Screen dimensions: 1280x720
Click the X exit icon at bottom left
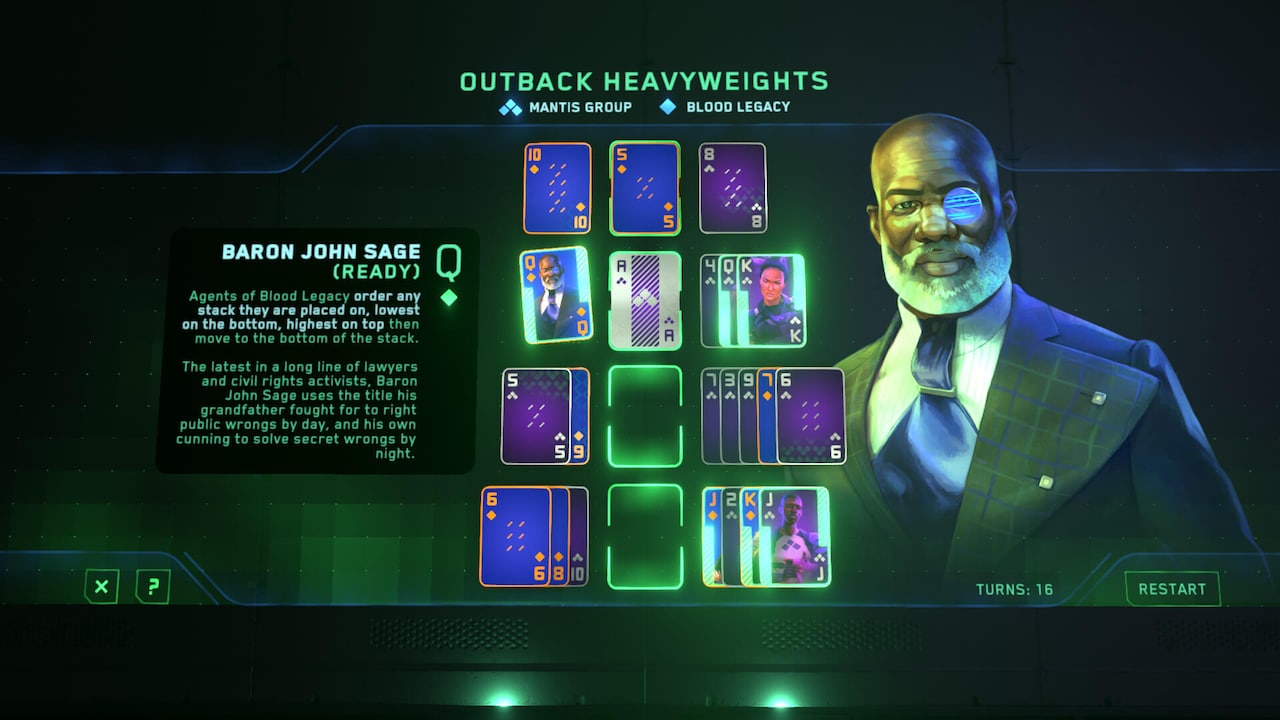[99, 588]
